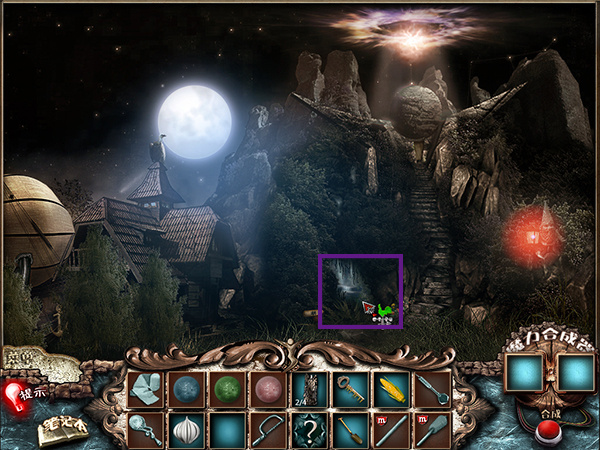Pick the blue orb from inventory
The width and height of the screenshot is (600, 450).
(x=186, y=389)
